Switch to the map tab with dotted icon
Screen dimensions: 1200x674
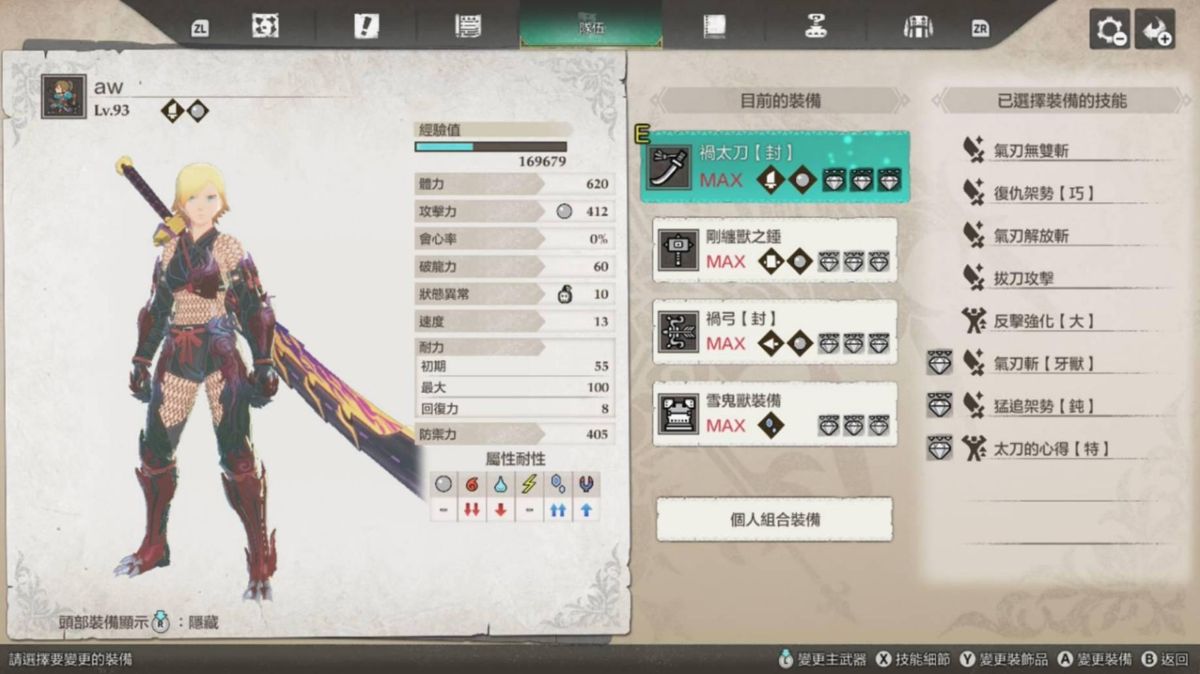pyautogui.click(x=265, y=27)
